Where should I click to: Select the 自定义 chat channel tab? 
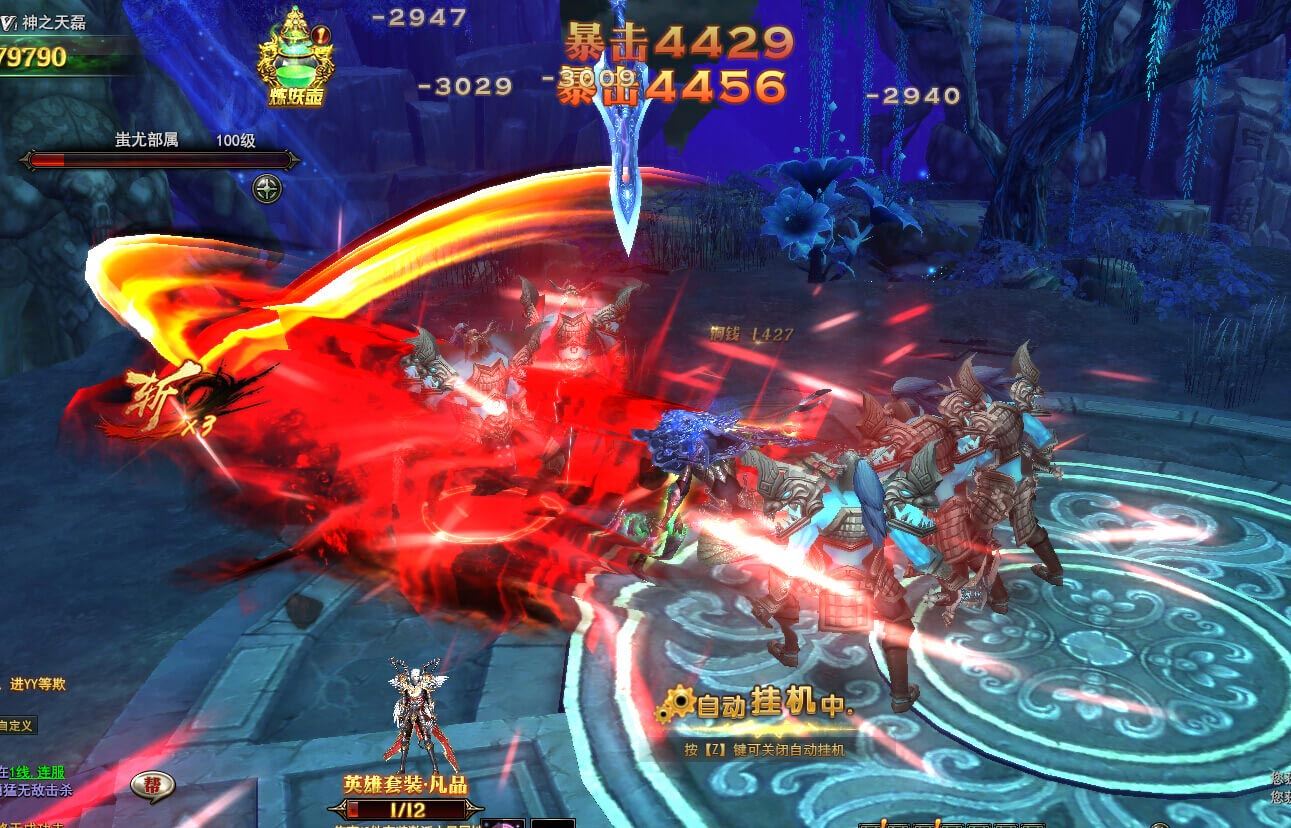point(17,725)
